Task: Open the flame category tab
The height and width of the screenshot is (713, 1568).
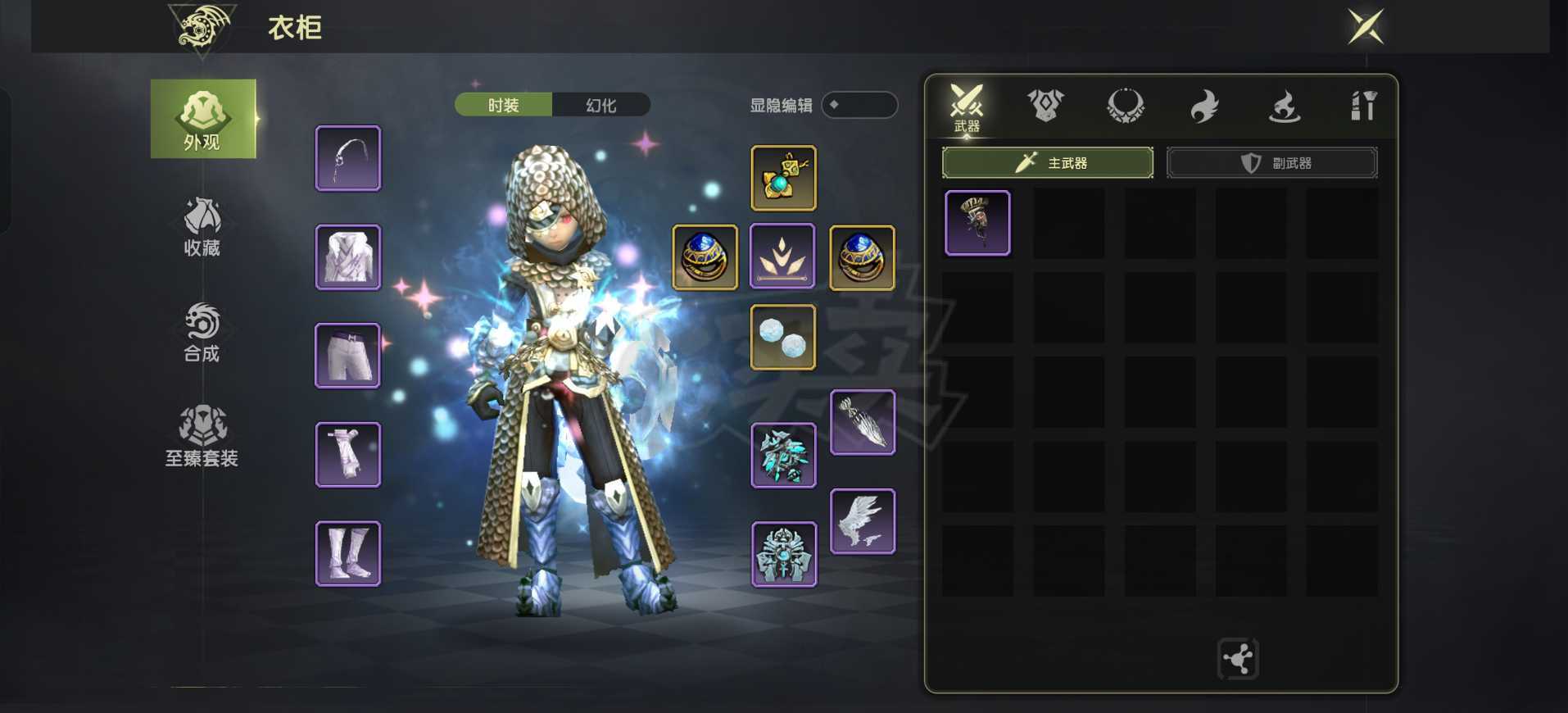Action: coord(1204,106)
